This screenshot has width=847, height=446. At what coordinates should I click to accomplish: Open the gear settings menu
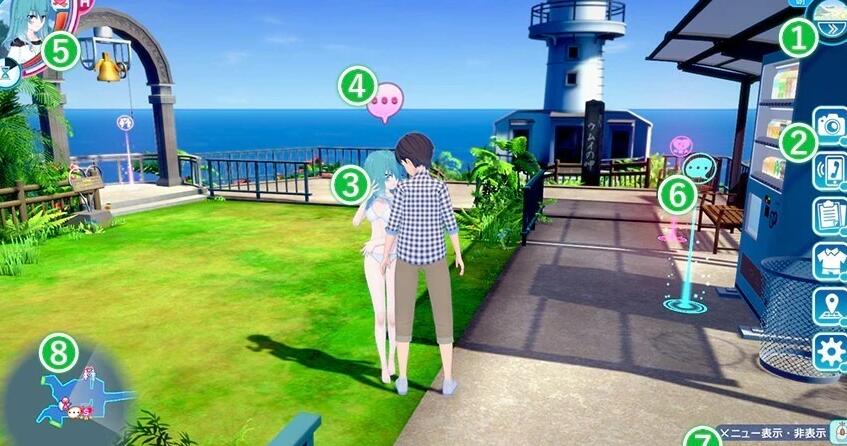point(830,352)
